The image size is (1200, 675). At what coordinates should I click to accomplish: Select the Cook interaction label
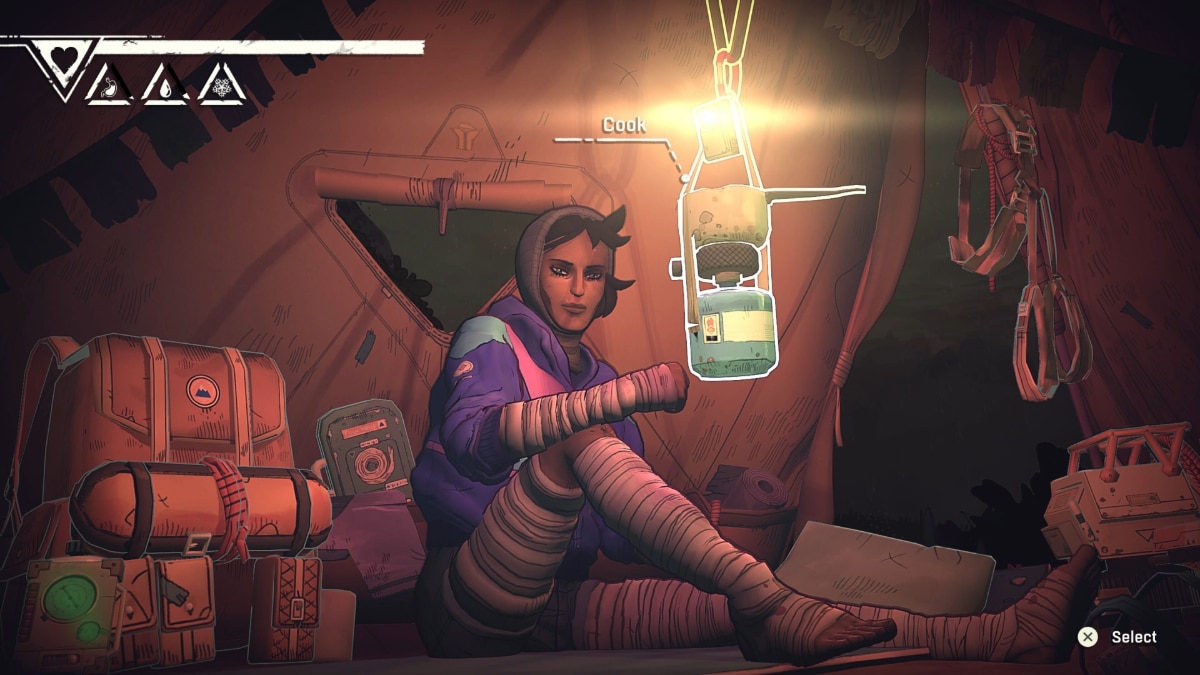pos(623,125)
